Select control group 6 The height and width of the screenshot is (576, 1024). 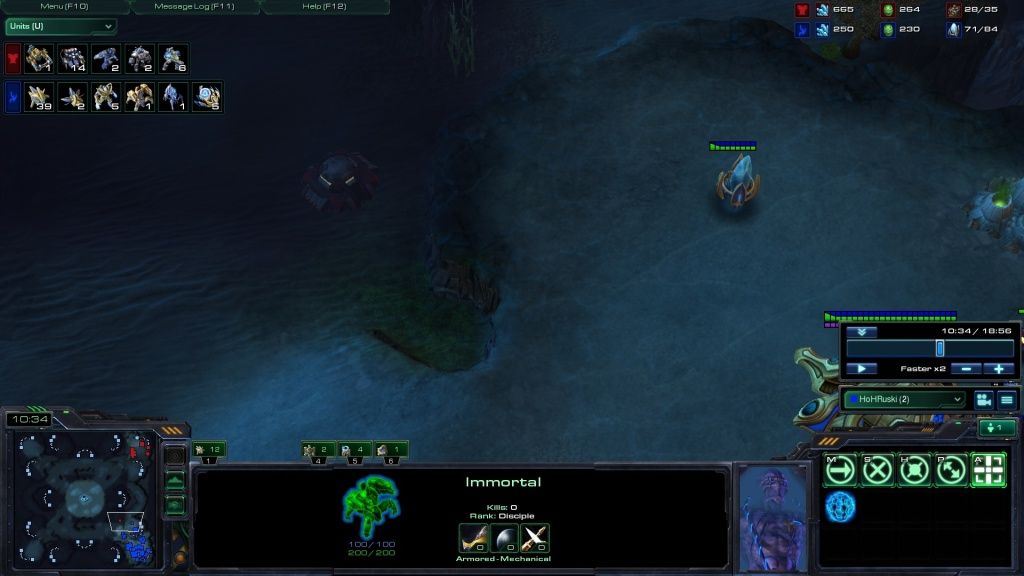click(391, 450)
